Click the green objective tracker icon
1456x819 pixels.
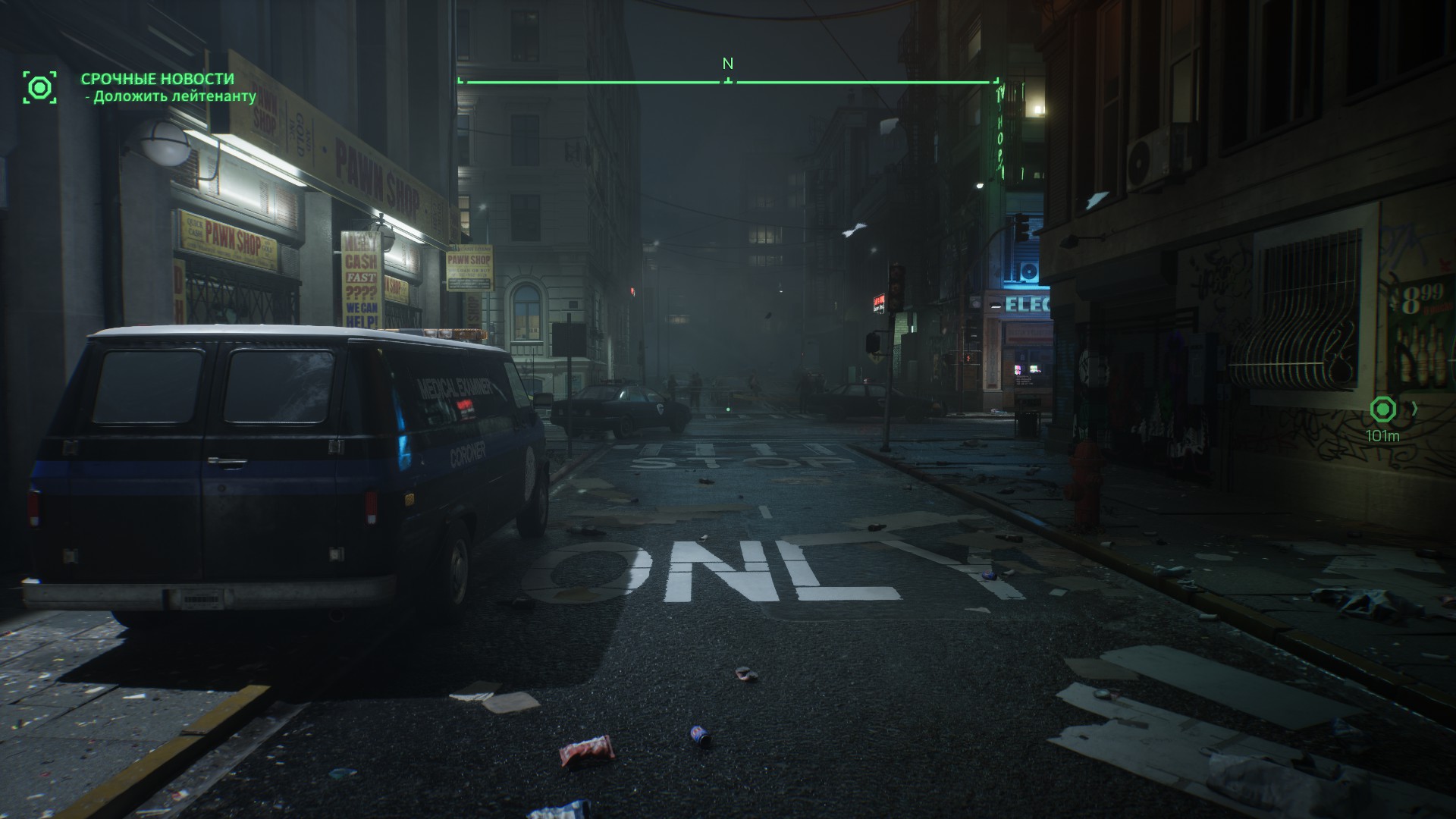click(x=39, y=87)
